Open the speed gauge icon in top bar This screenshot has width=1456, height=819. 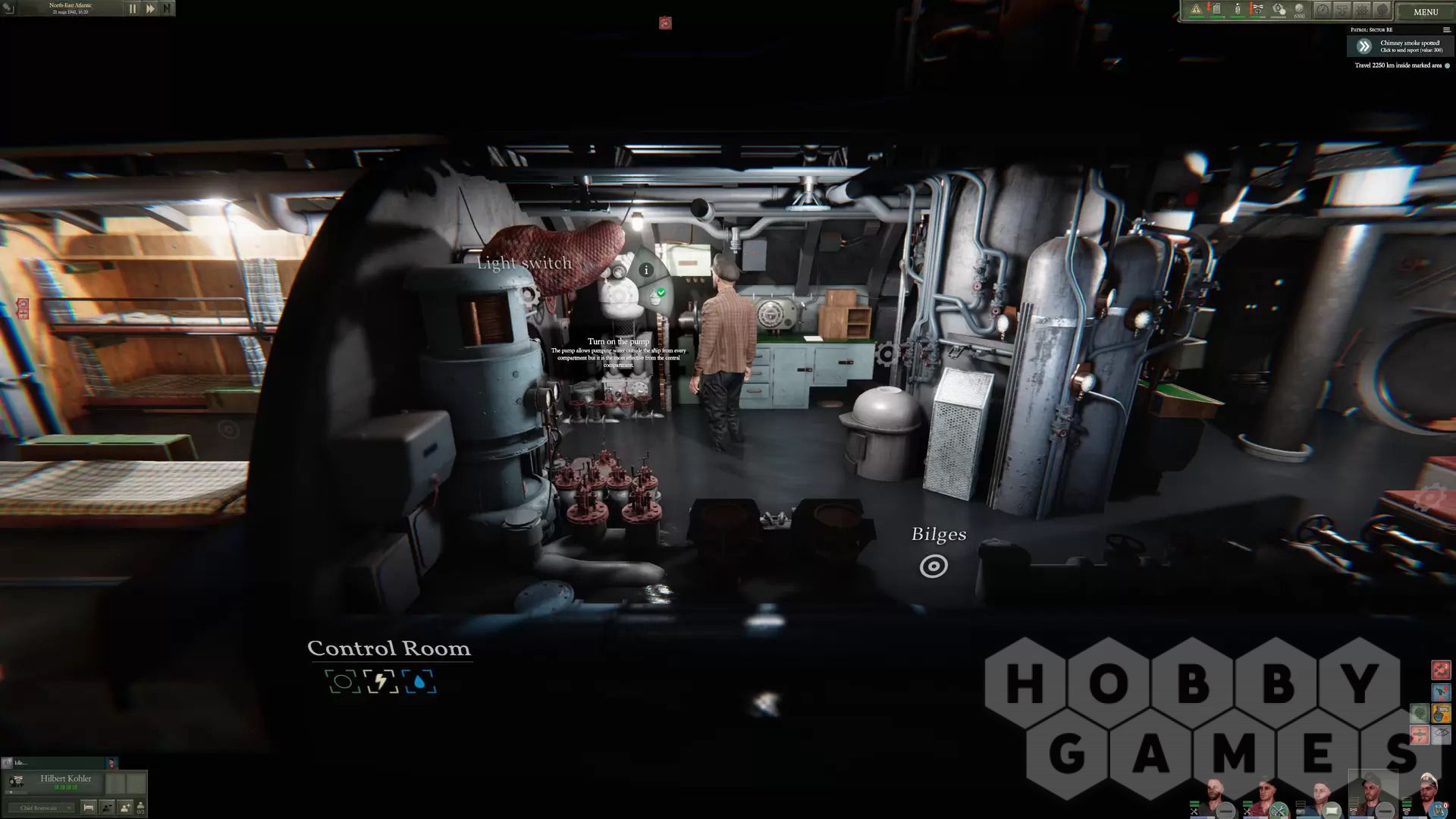[x=1323, y=11]
